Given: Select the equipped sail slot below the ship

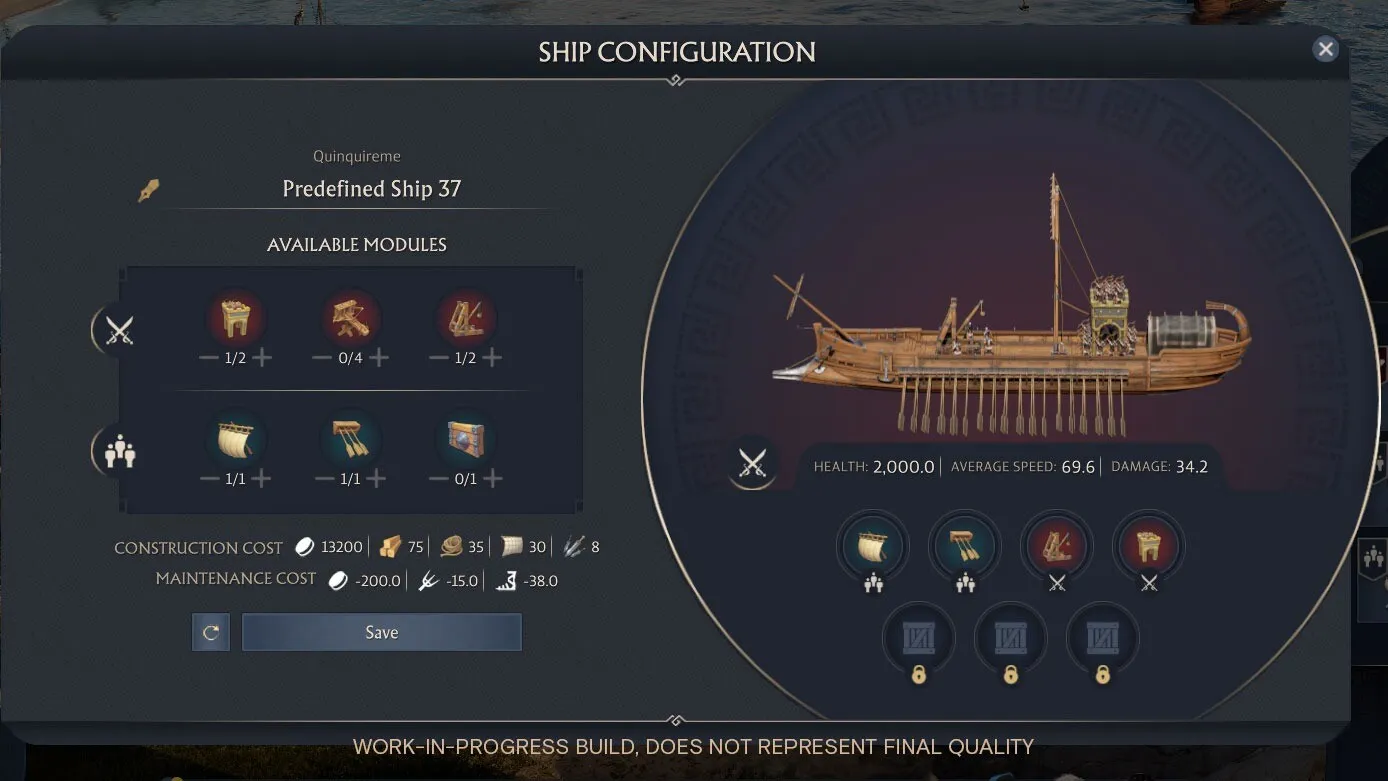Looking at the screenshot, I should (x=873, y=547).
